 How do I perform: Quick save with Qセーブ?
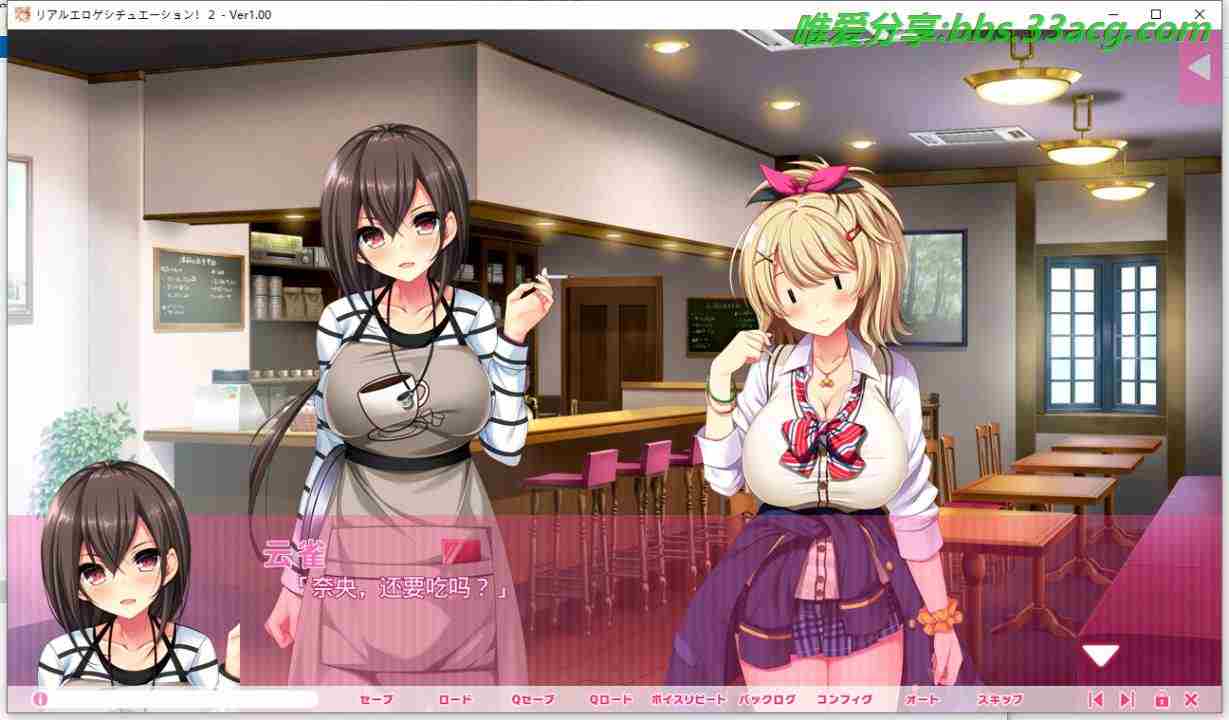coord(532,700)
